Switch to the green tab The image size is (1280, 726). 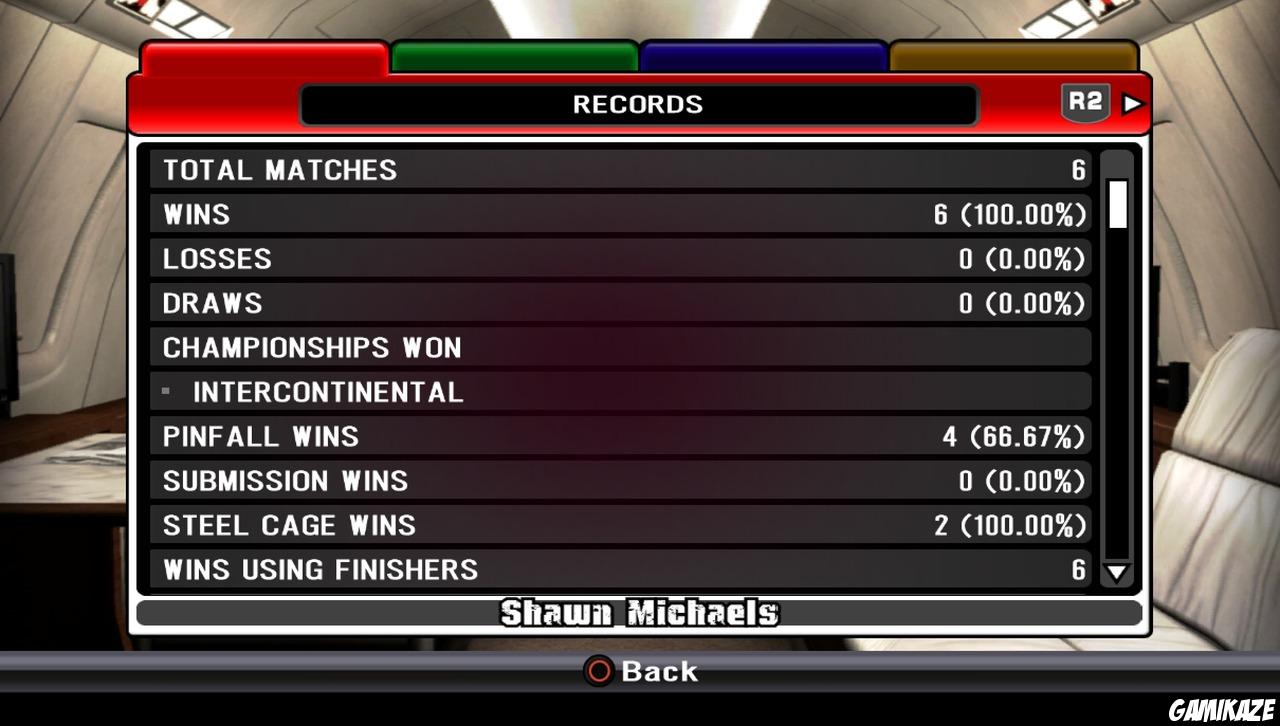(513, 56)
